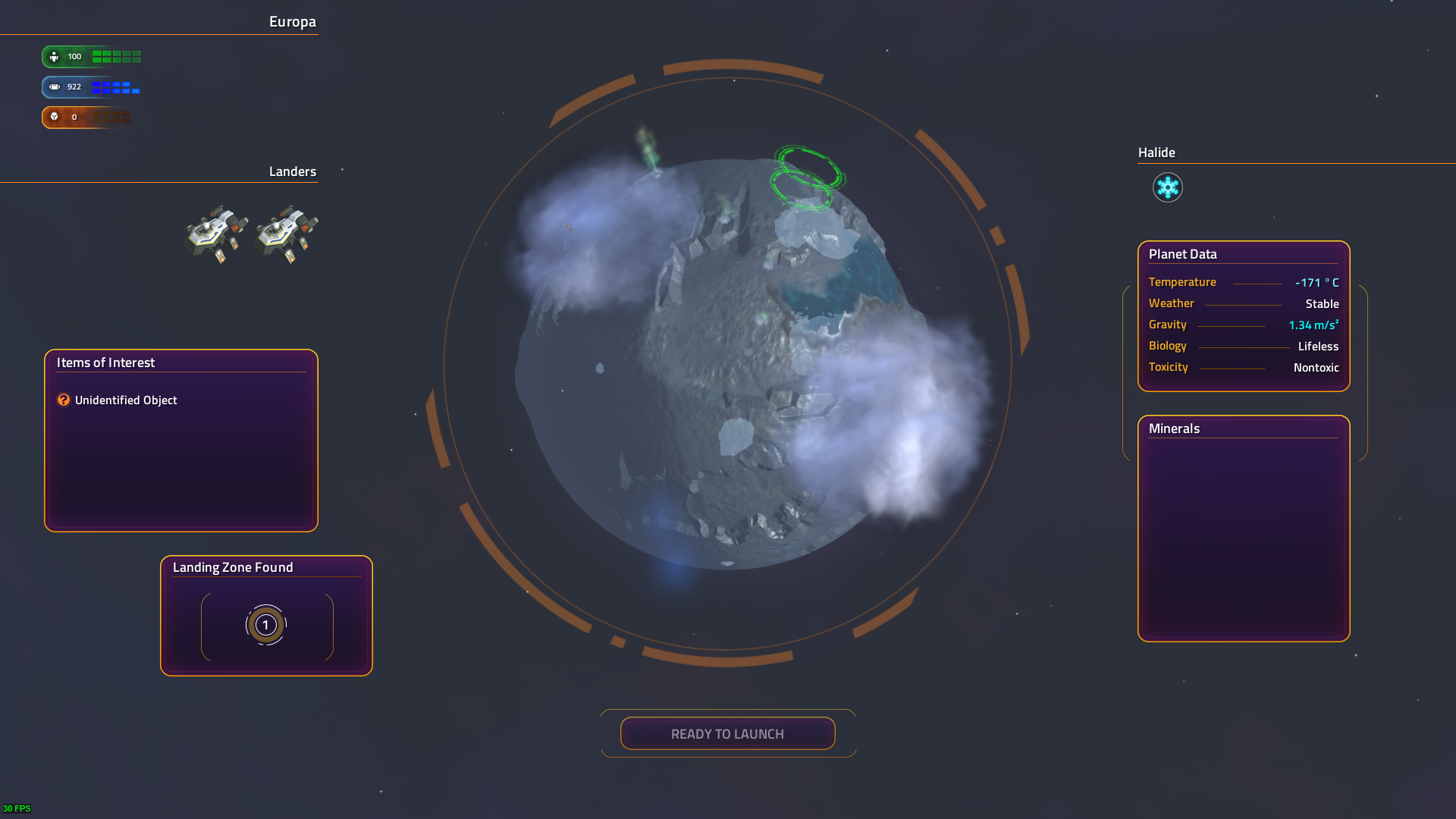Select the right lander ship
1456x819 pixels.
pyautogui.click(x=286, y=233)
